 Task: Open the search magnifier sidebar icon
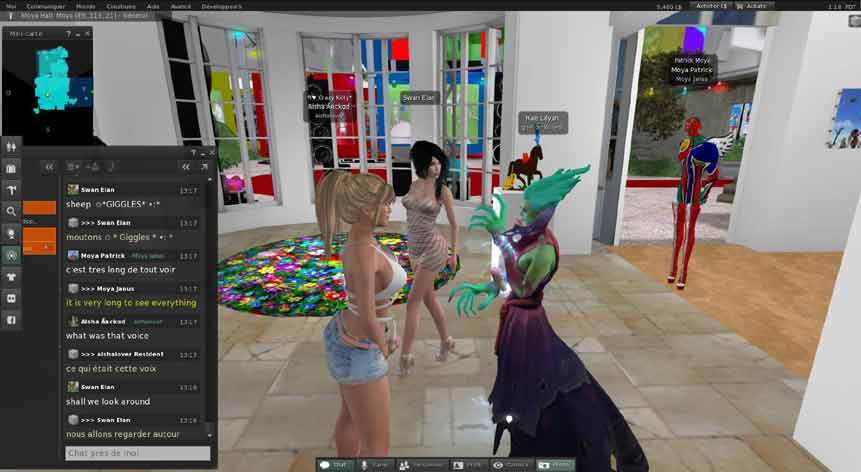click(12, 211)
